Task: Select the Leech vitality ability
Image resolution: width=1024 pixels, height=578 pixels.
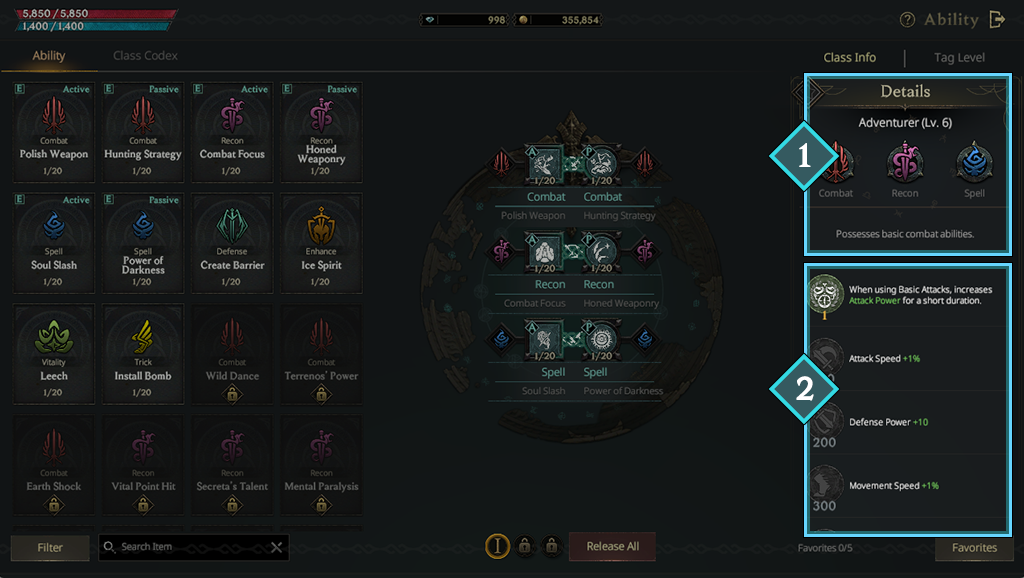Action: (x=54, y=353)
